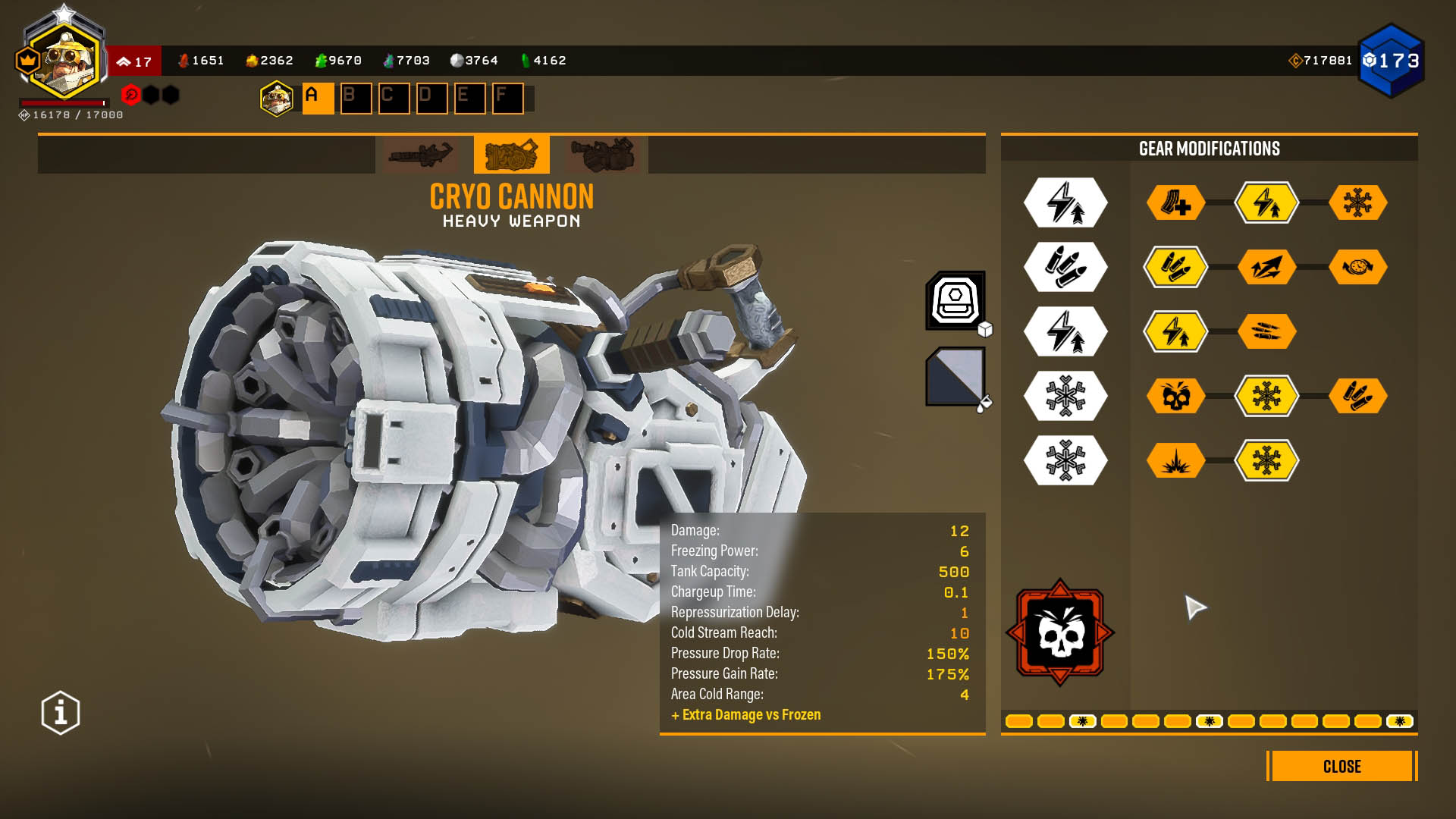Image resolution: width=1456 pixels, height=819 pixels.
Task: Select the angry skull mod in tier four
Action: point(1175,396)
